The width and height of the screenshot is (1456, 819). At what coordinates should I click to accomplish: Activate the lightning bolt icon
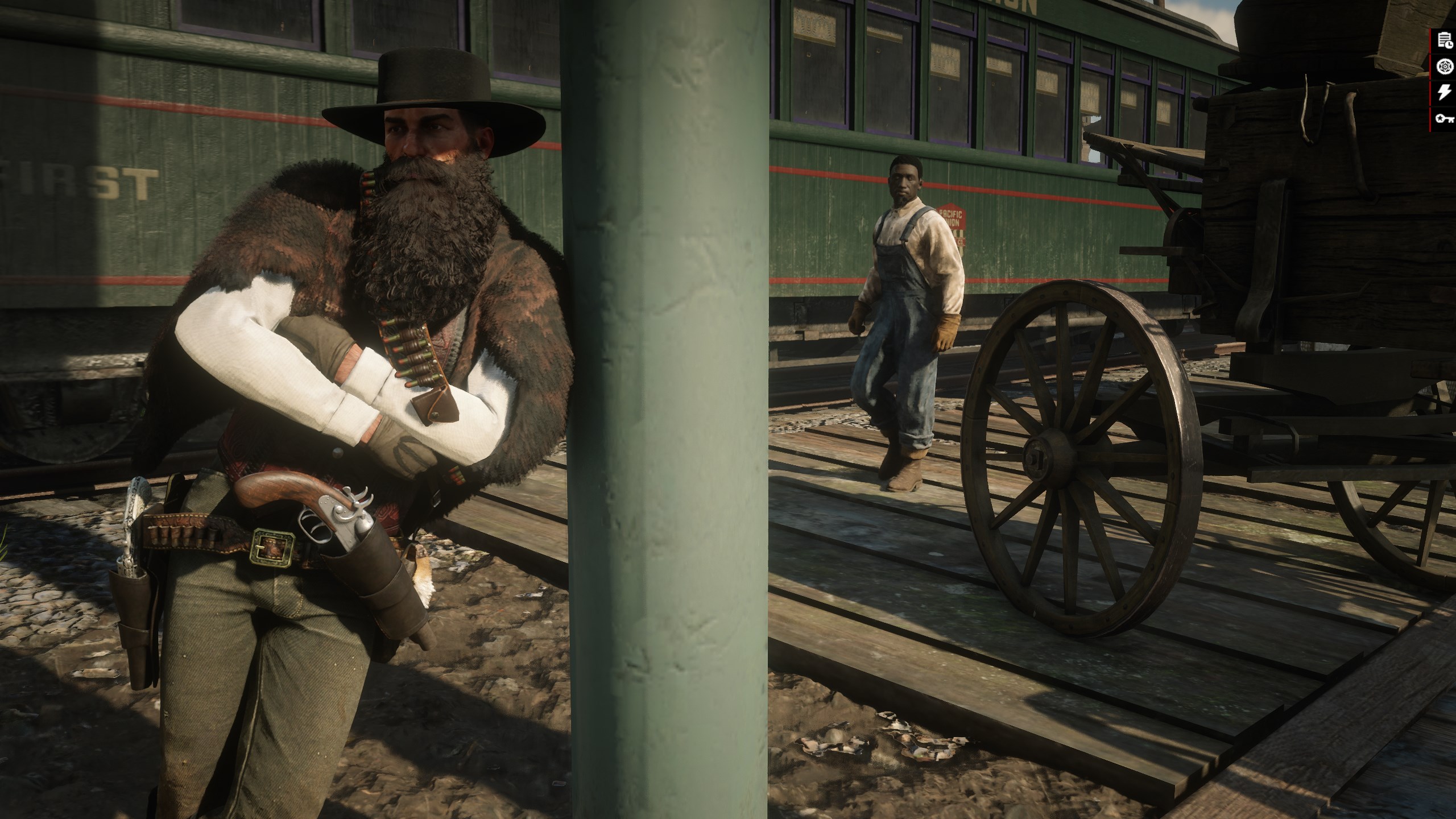tap(1444, 93)
